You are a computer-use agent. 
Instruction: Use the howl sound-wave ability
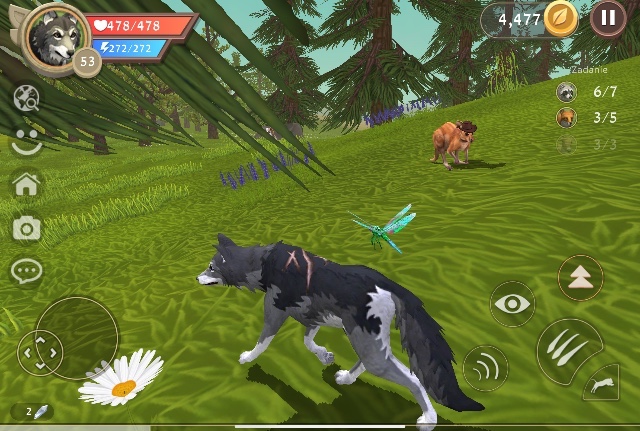pyautogui.click(x=485, y=367)
